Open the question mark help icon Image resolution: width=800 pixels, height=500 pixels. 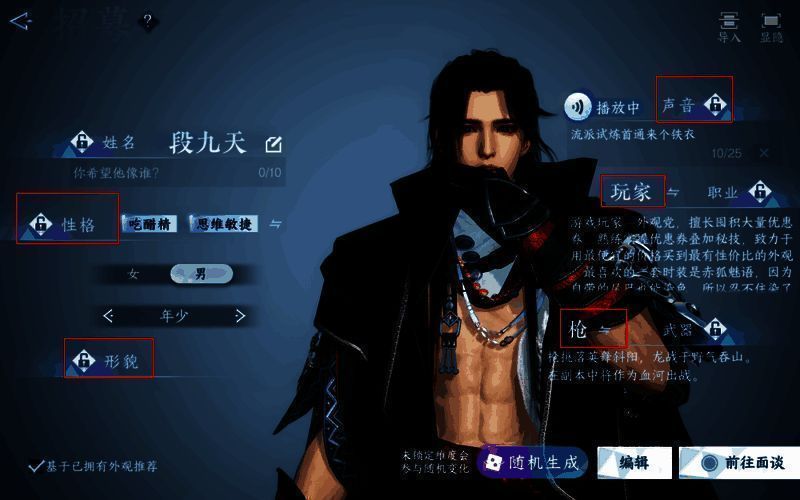(x=148, y=21)
